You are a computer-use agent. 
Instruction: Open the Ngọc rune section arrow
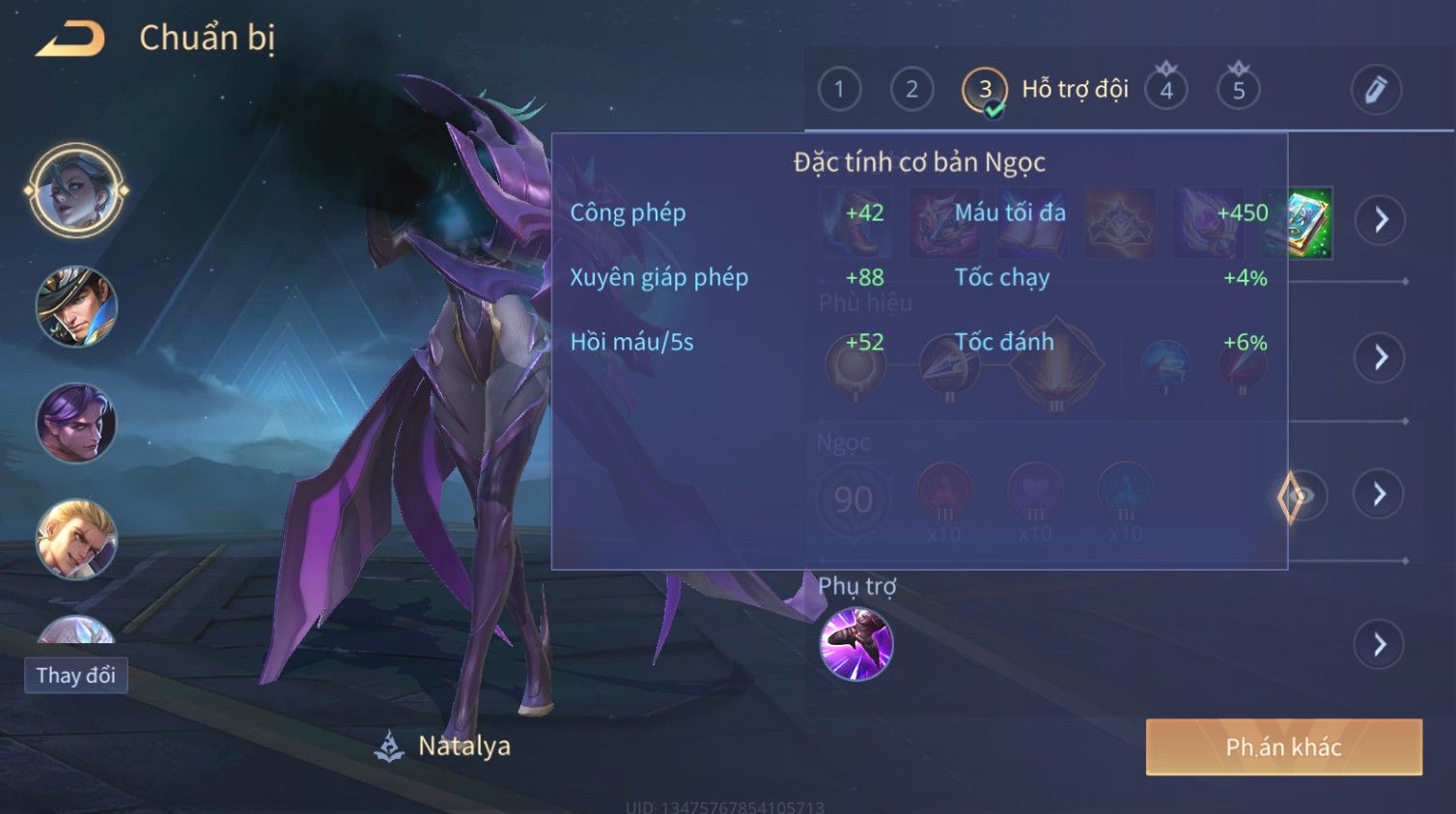click(x=1380, y=494)
